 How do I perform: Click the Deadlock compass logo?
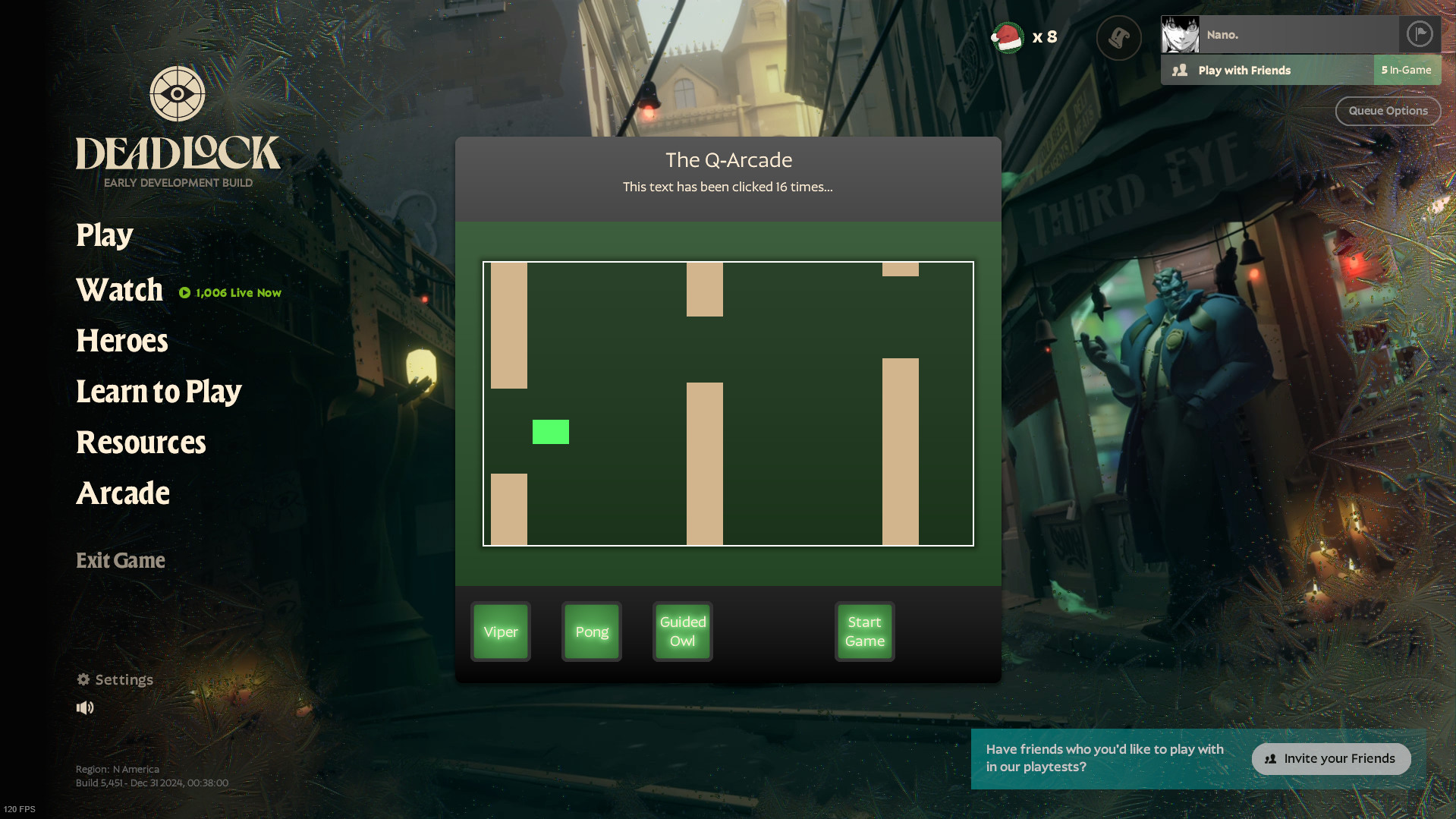pos(177,94)
